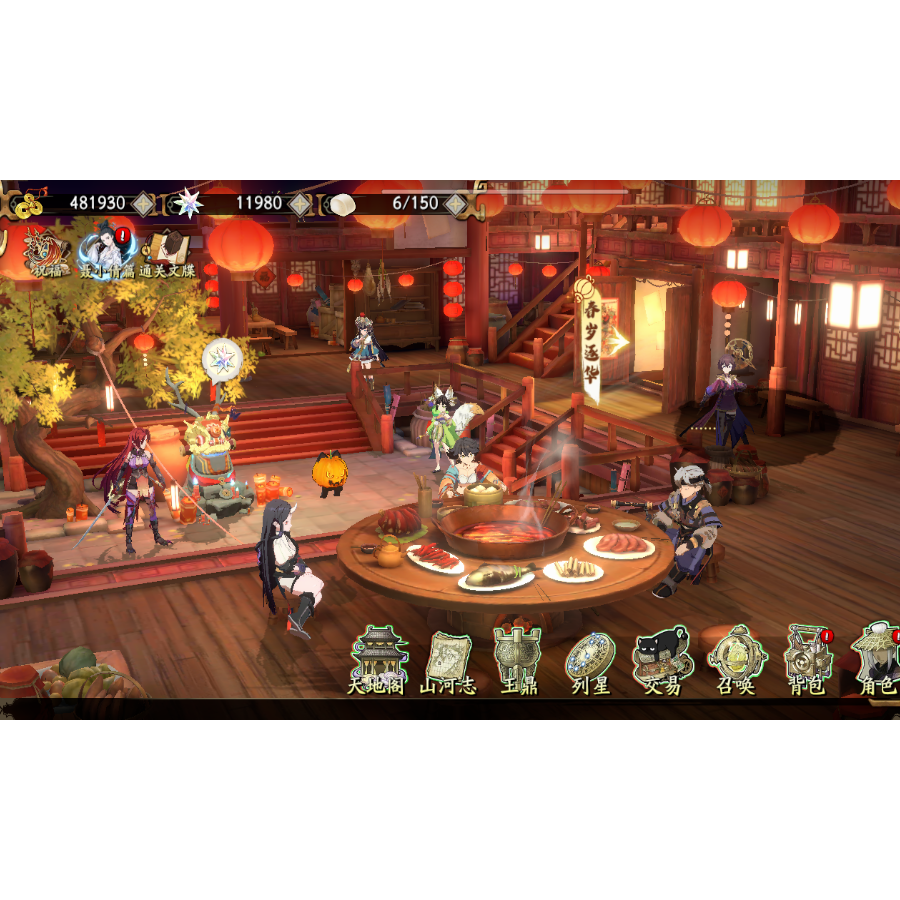Open the 背包 backpack inventory
Image resolution: width=900 pixels, height=900 pixels.
(x=807, y=660)
